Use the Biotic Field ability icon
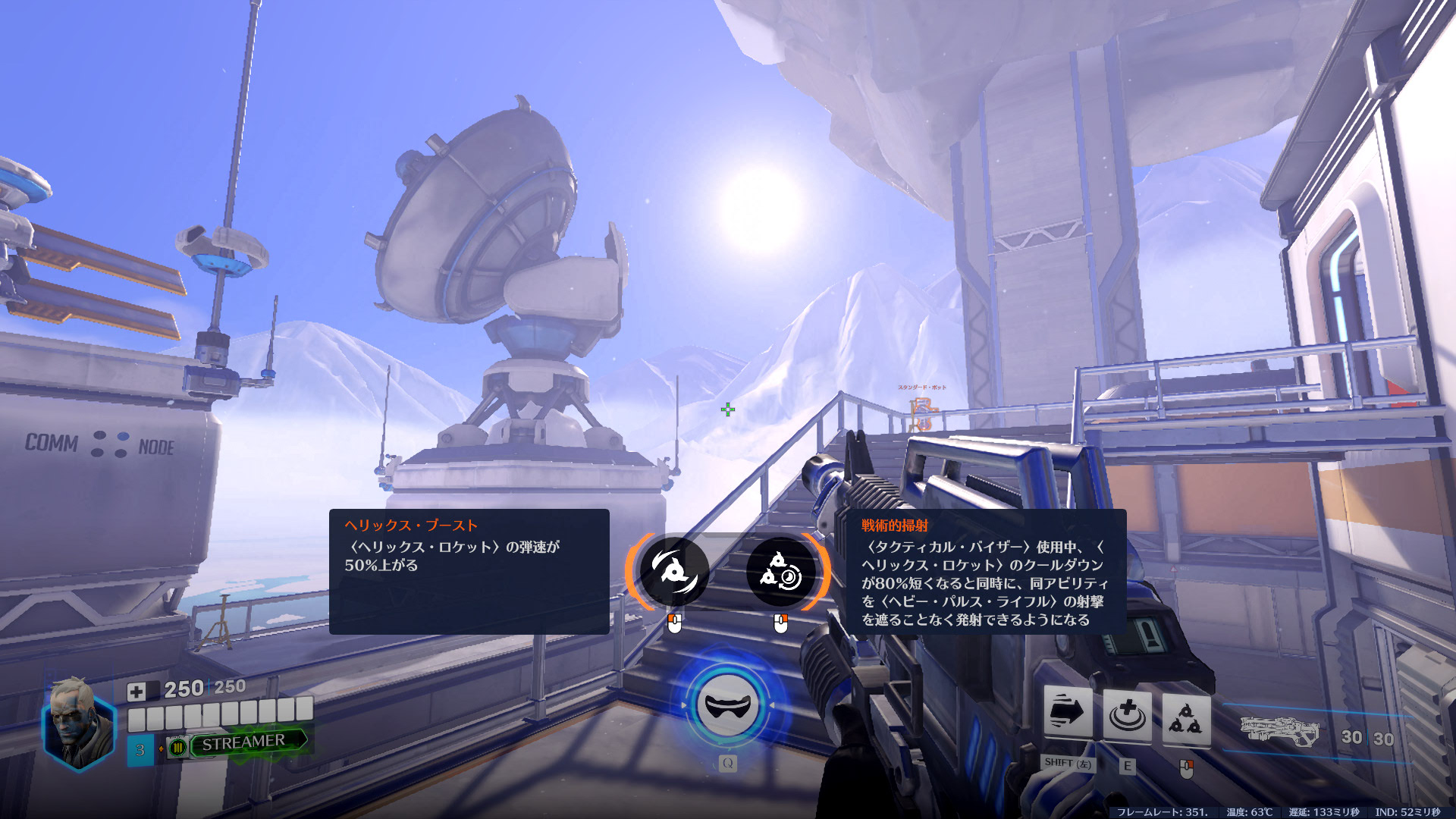Viewport: 1456px width, 819px height. click(1127, 714)
